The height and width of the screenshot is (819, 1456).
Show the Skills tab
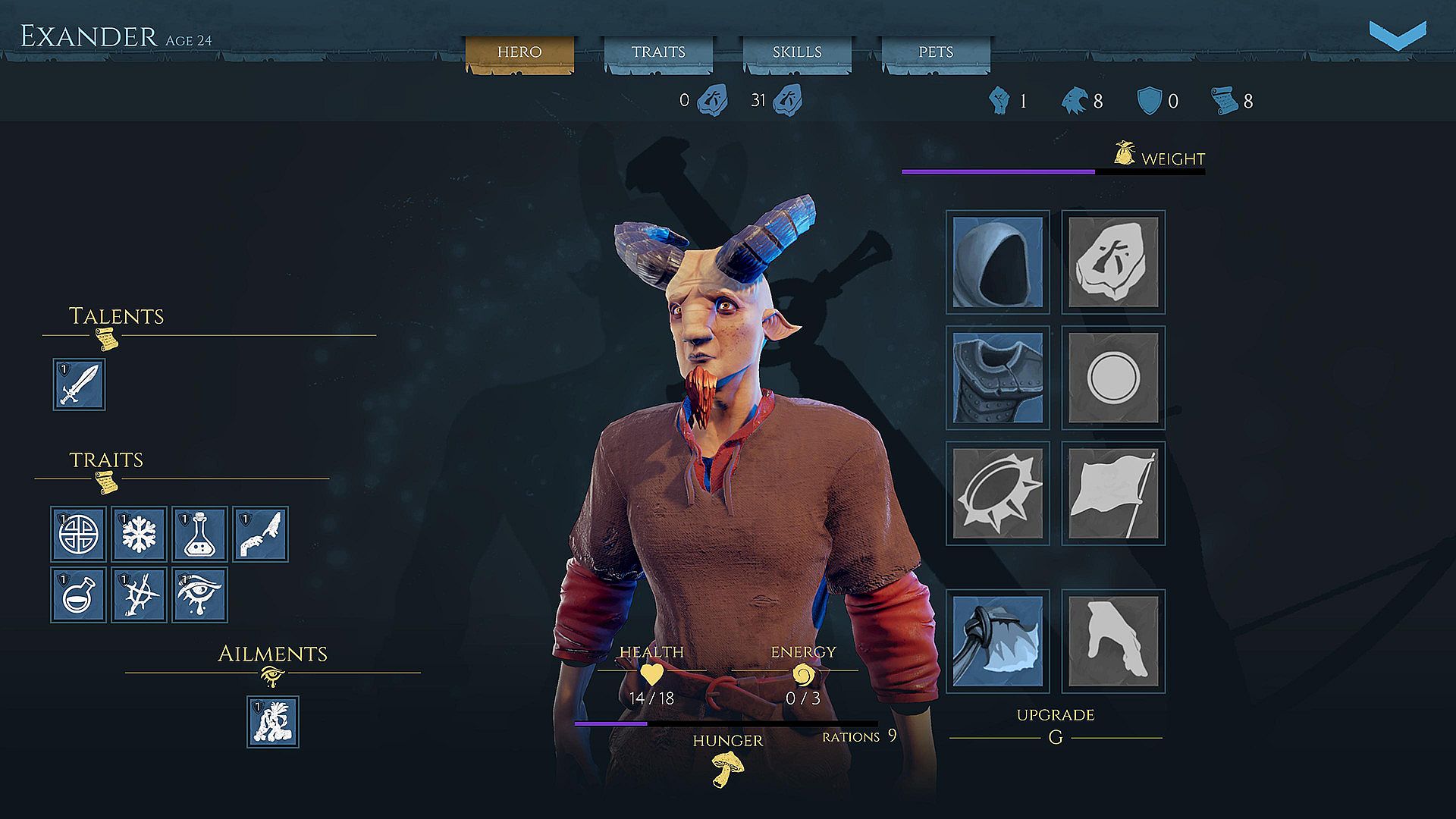click(796, 52)
